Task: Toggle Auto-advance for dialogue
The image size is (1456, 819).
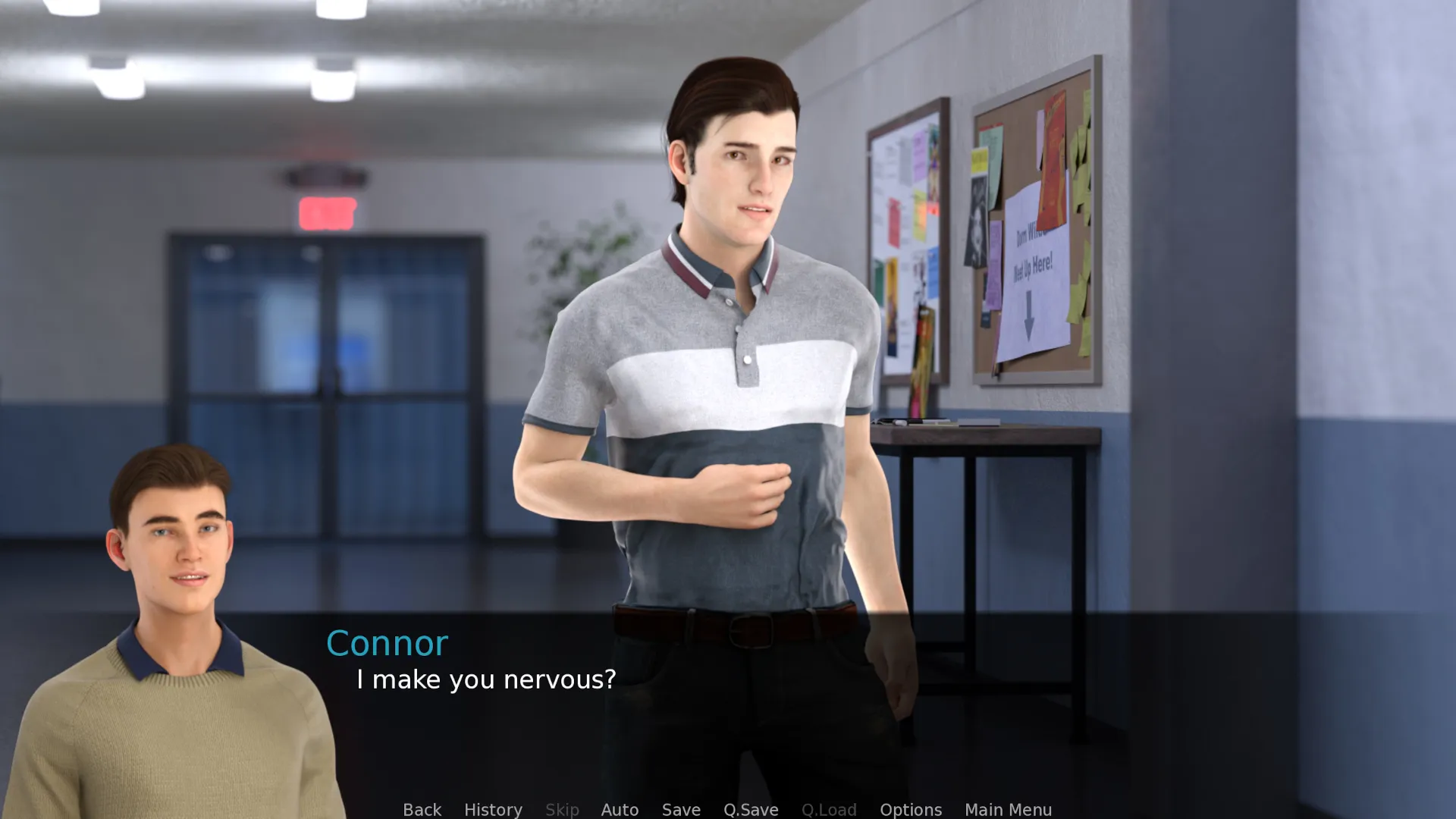Action: tap(620, 809)
